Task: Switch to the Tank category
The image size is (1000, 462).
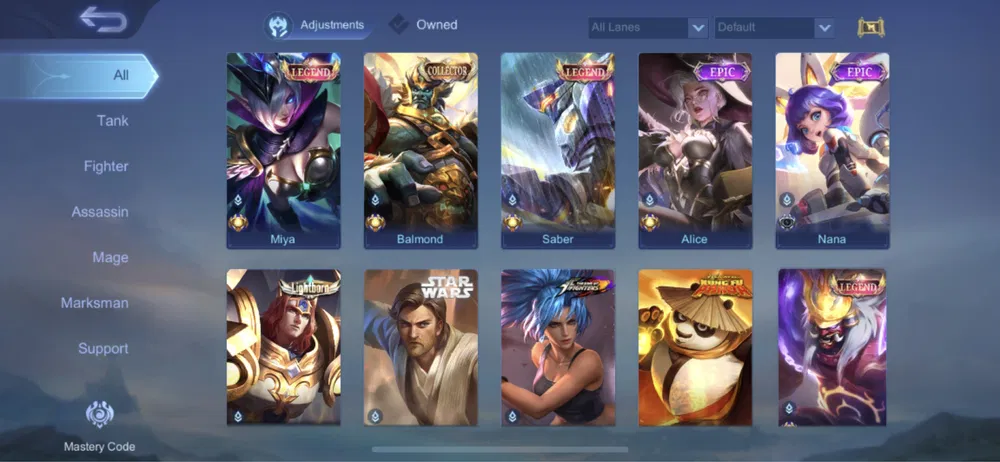Action: [112, 121]
